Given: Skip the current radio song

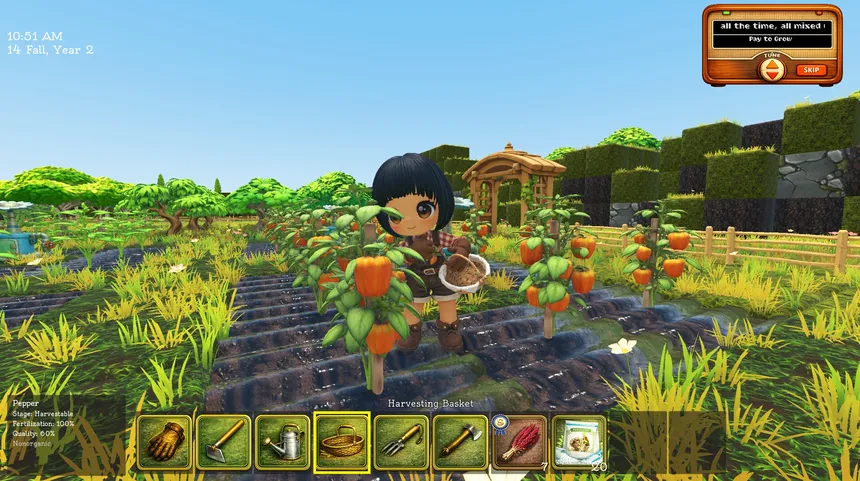Looking at the screenshot, I should (x=811, y=70).
